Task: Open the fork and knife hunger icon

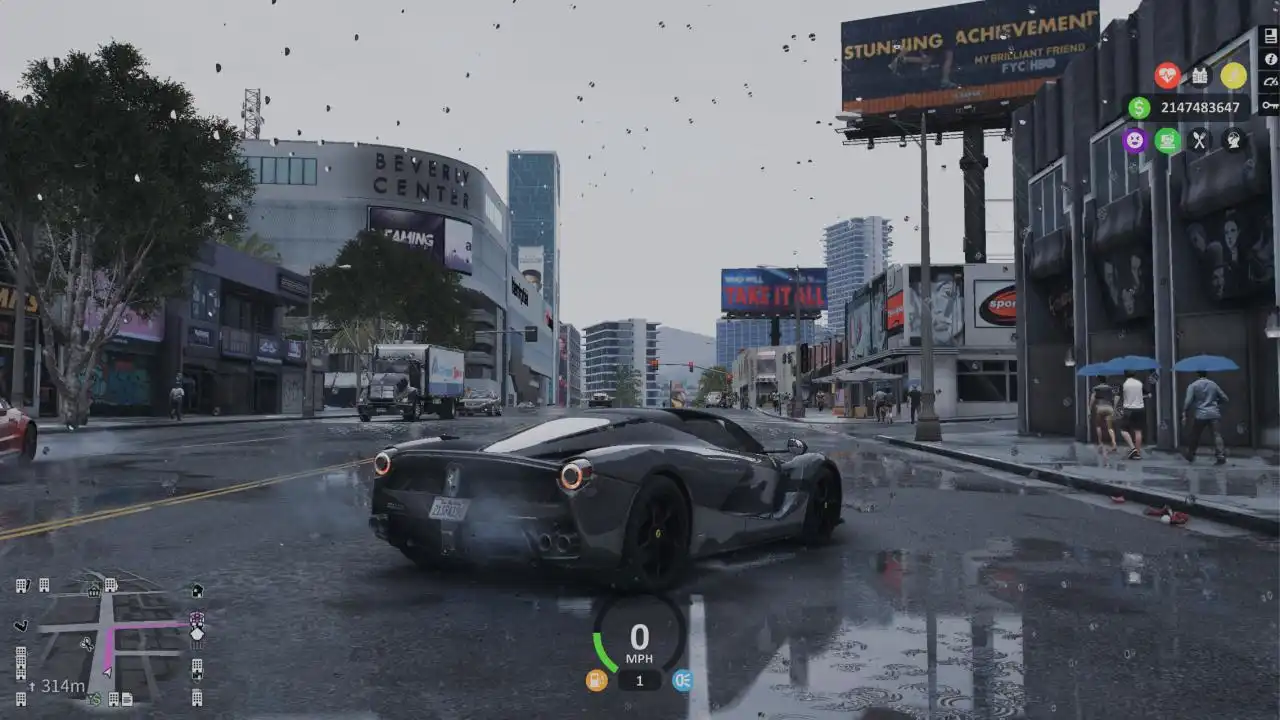Action: [x=1200, y=140]
